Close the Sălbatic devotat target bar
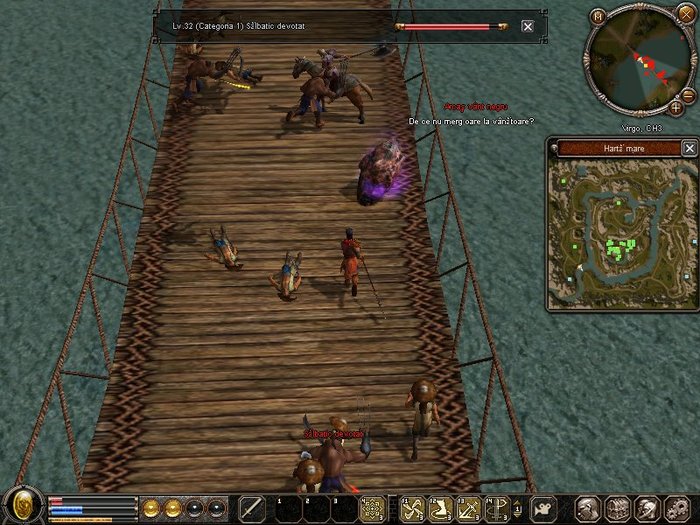Screen dimensions: 700x525 (x=527, y=26)
